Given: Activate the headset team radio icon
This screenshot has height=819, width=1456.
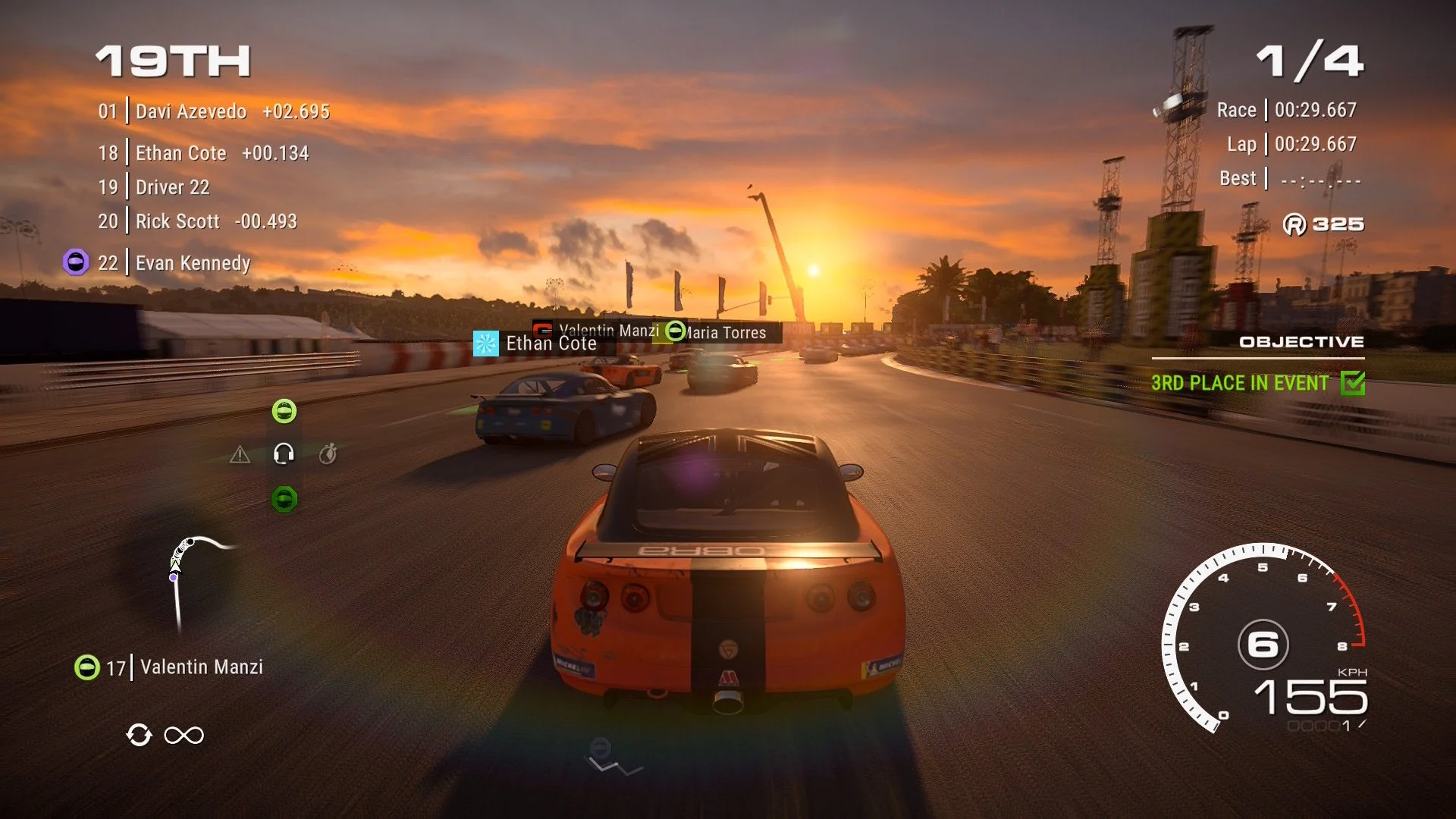Looking at the screenshot, I should (284, 454).
